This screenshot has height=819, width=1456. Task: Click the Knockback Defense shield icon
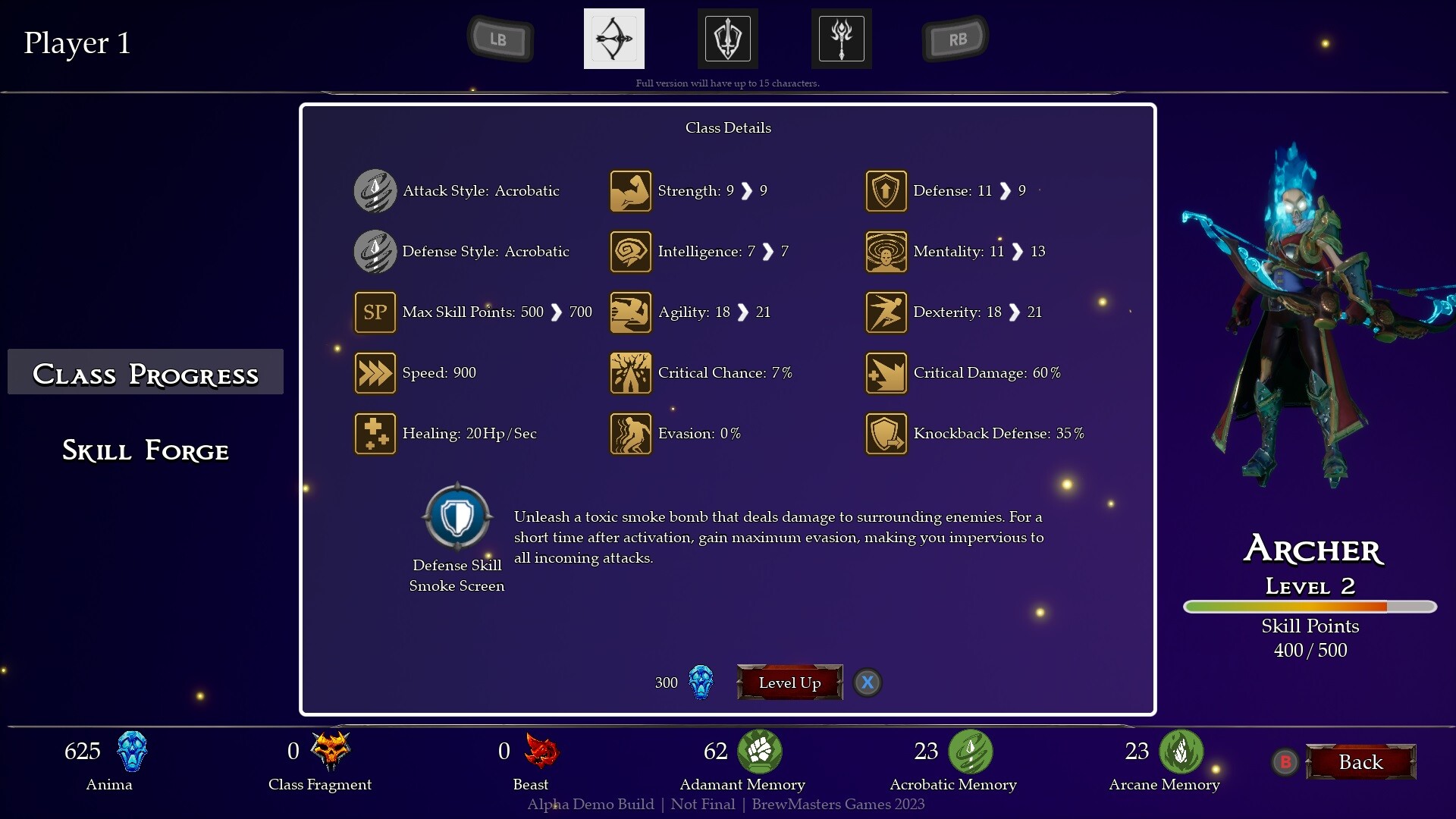click(886, 433)
